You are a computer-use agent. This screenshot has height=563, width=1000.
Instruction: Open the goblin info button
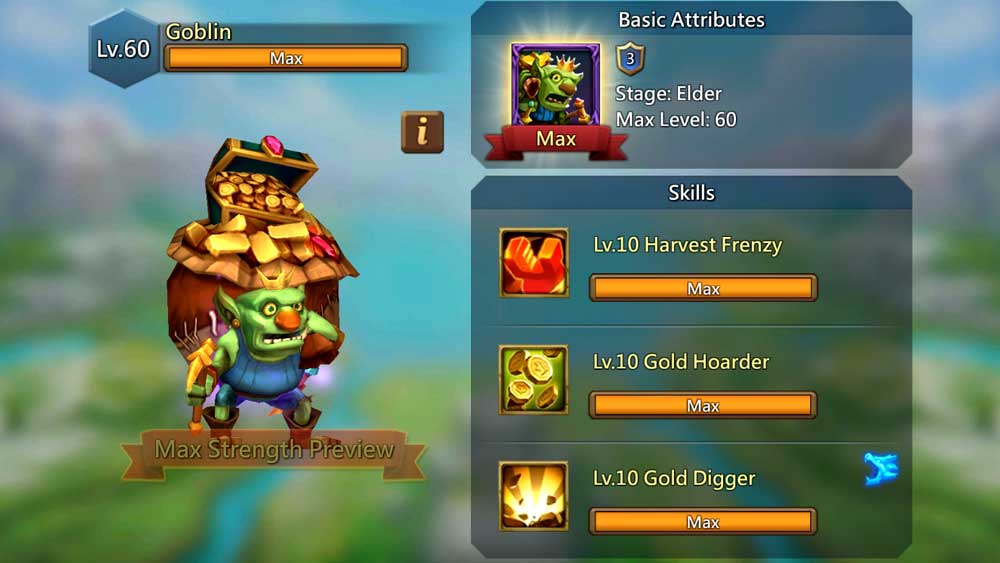pos(422,131)
